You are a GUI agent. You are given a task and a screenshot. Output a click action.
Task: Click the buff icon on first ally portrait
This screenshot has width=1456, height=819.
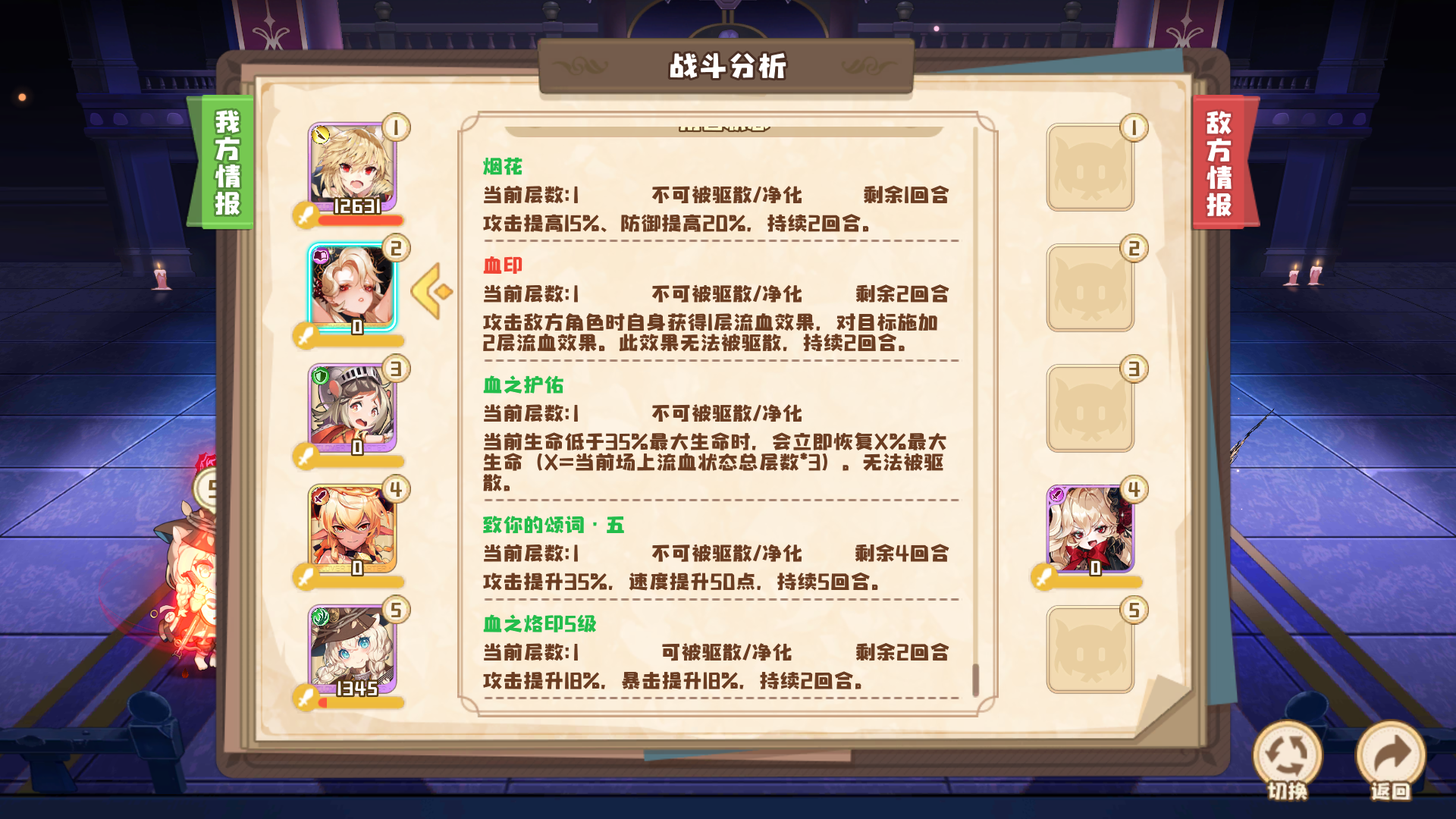coord(322,133)
